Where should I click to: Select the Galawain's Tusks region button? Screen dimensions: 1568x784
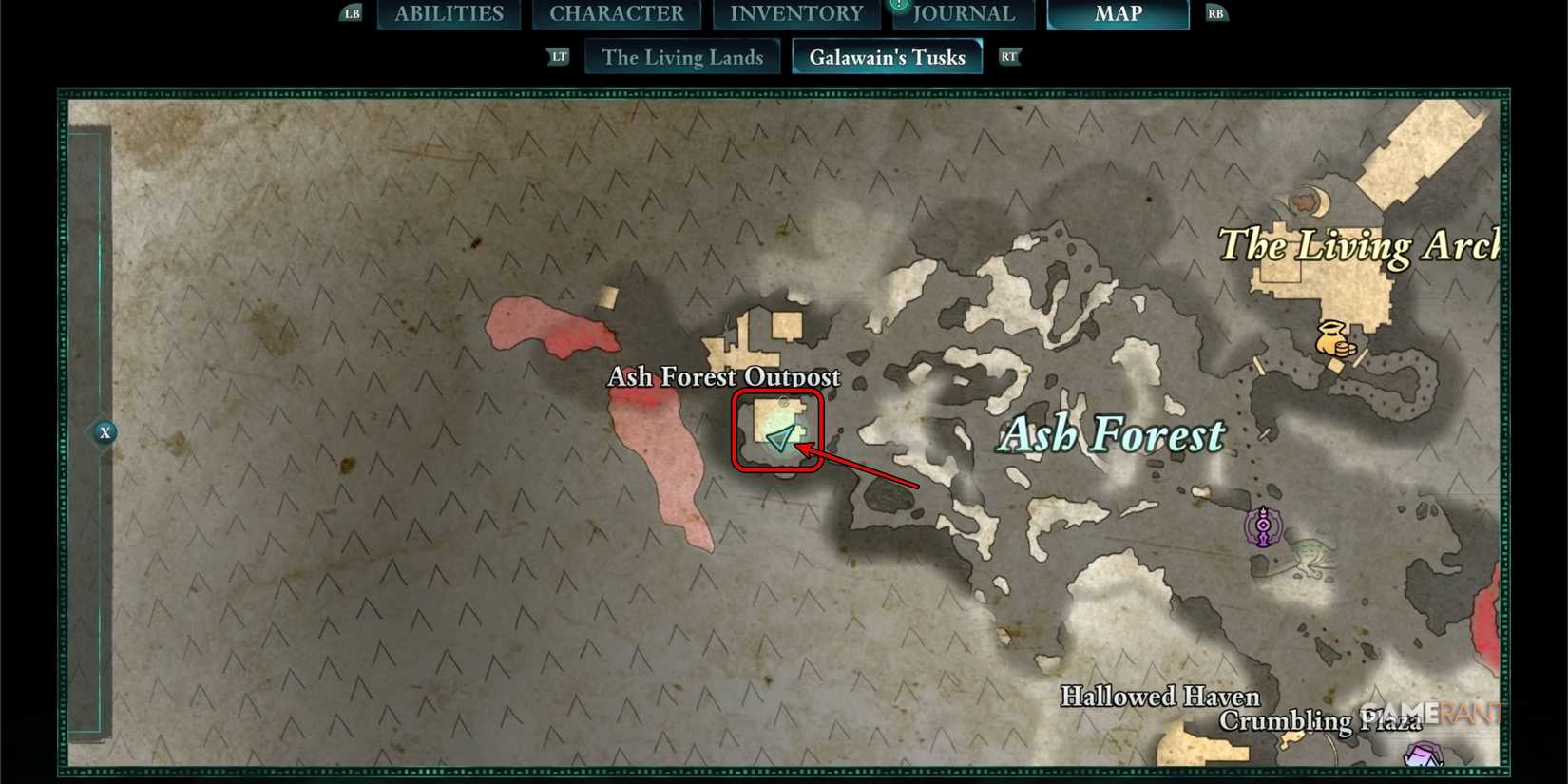[x=887, y=56]
